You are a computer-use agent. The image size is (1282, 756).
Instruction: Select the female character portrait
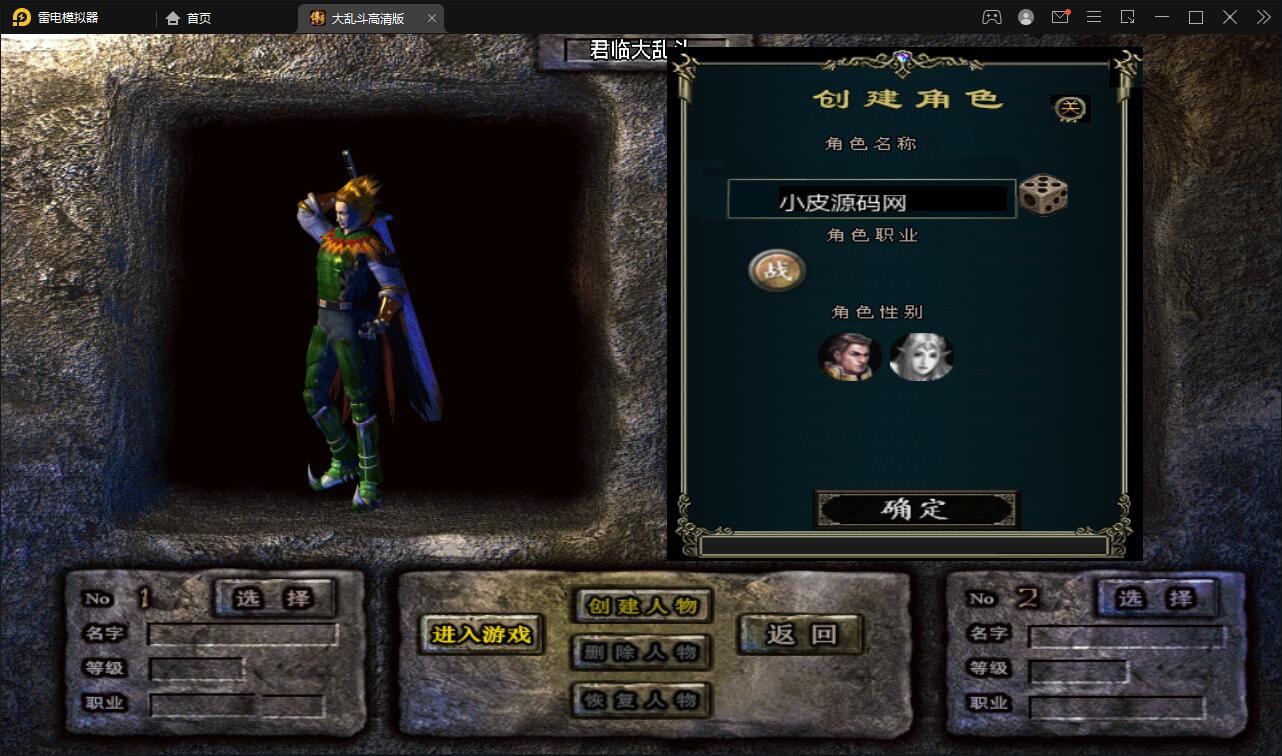[x=921, y=357]
